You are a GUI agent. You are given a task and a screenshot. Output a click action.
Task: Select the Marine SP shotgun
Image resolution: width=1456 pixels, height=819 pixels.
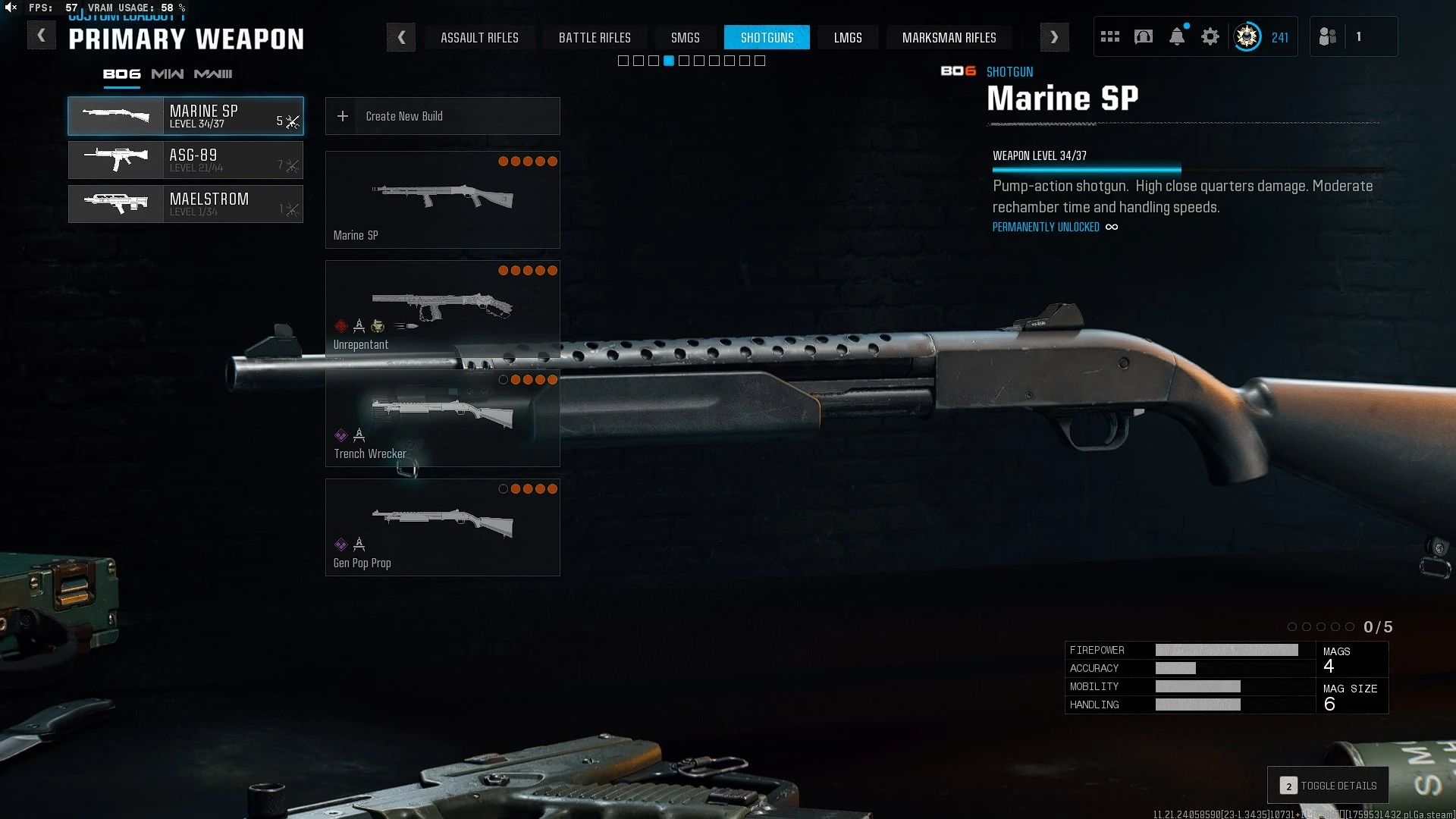(186, 116)
